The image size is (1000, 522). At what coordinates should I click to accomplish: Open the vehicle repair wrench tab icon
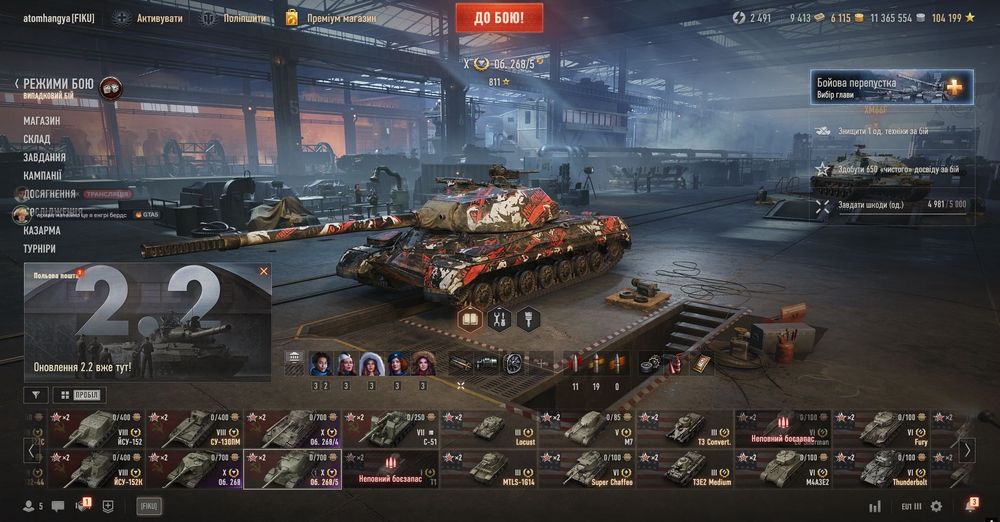click(498, 320)
